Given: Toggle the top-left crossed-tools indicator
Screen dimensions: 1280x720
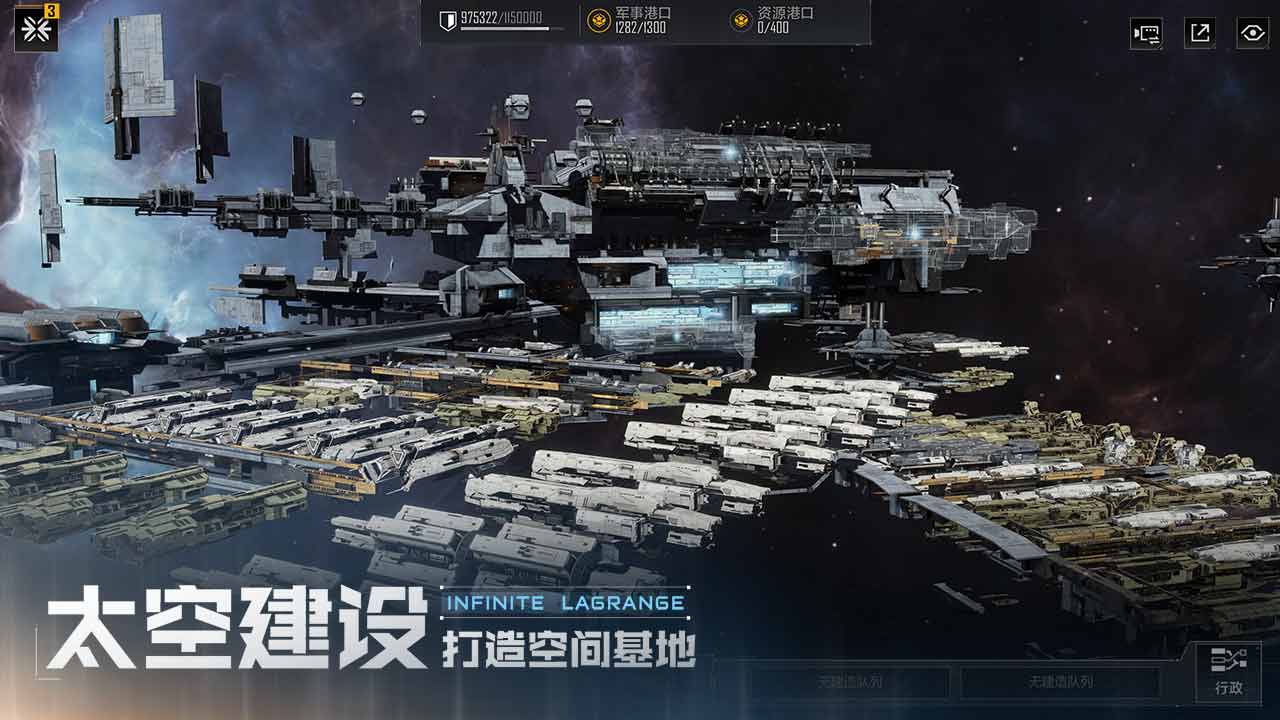Looking at the screenshot, I should point(35,30).
